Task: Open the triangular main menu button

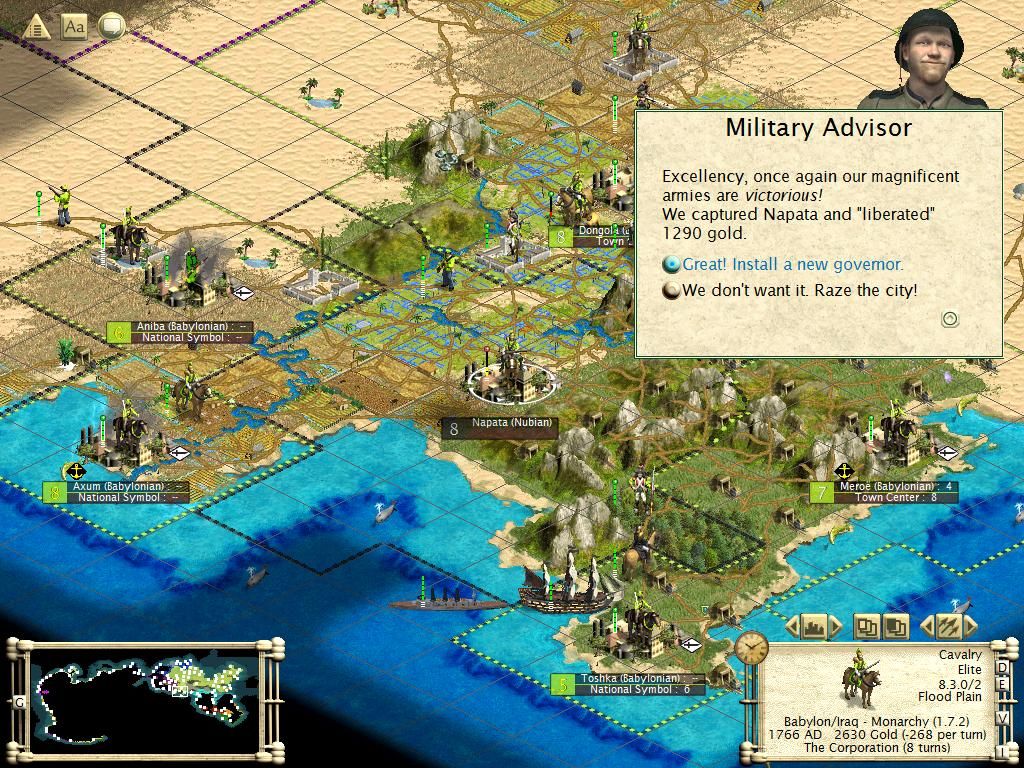Action: click(x=37, y=27)
